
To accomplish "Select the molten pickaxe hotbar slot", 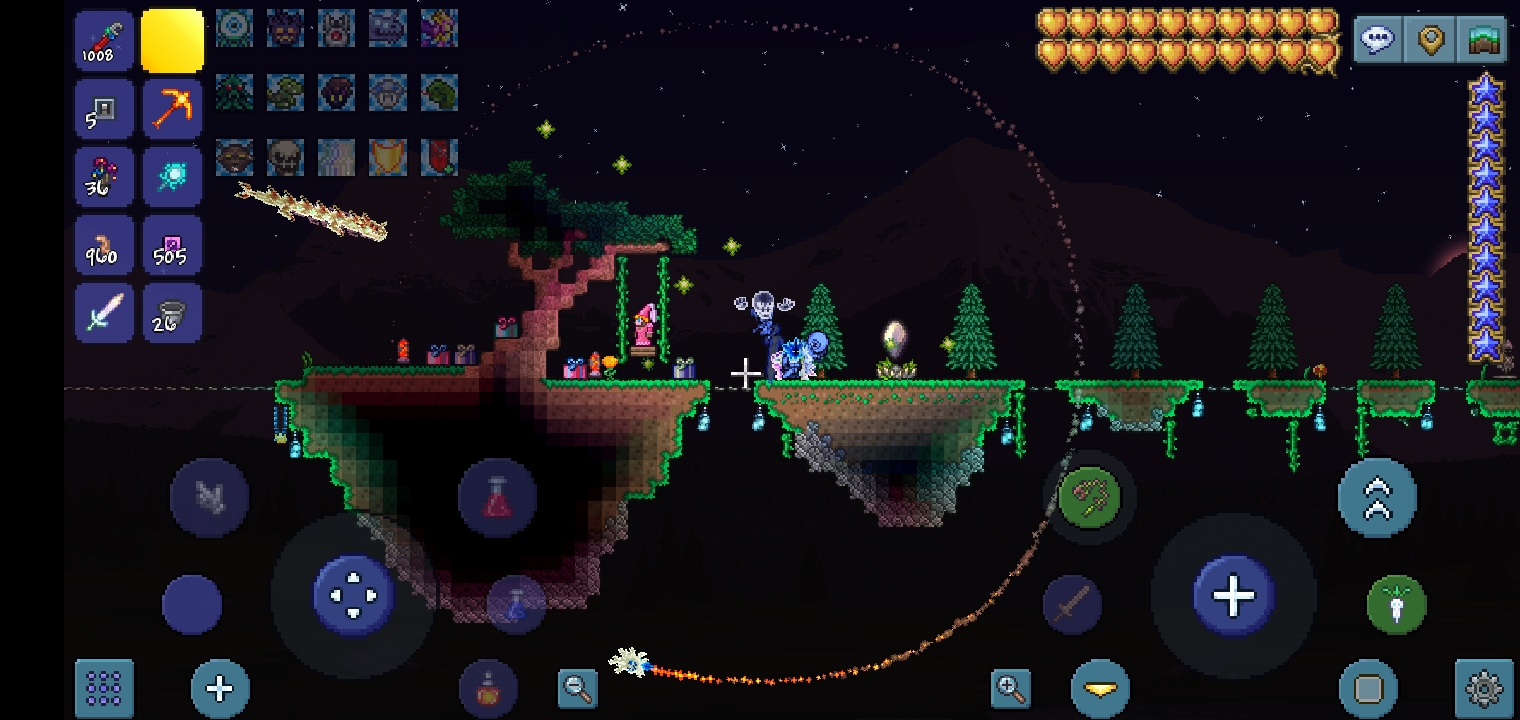I will (172, 108).
